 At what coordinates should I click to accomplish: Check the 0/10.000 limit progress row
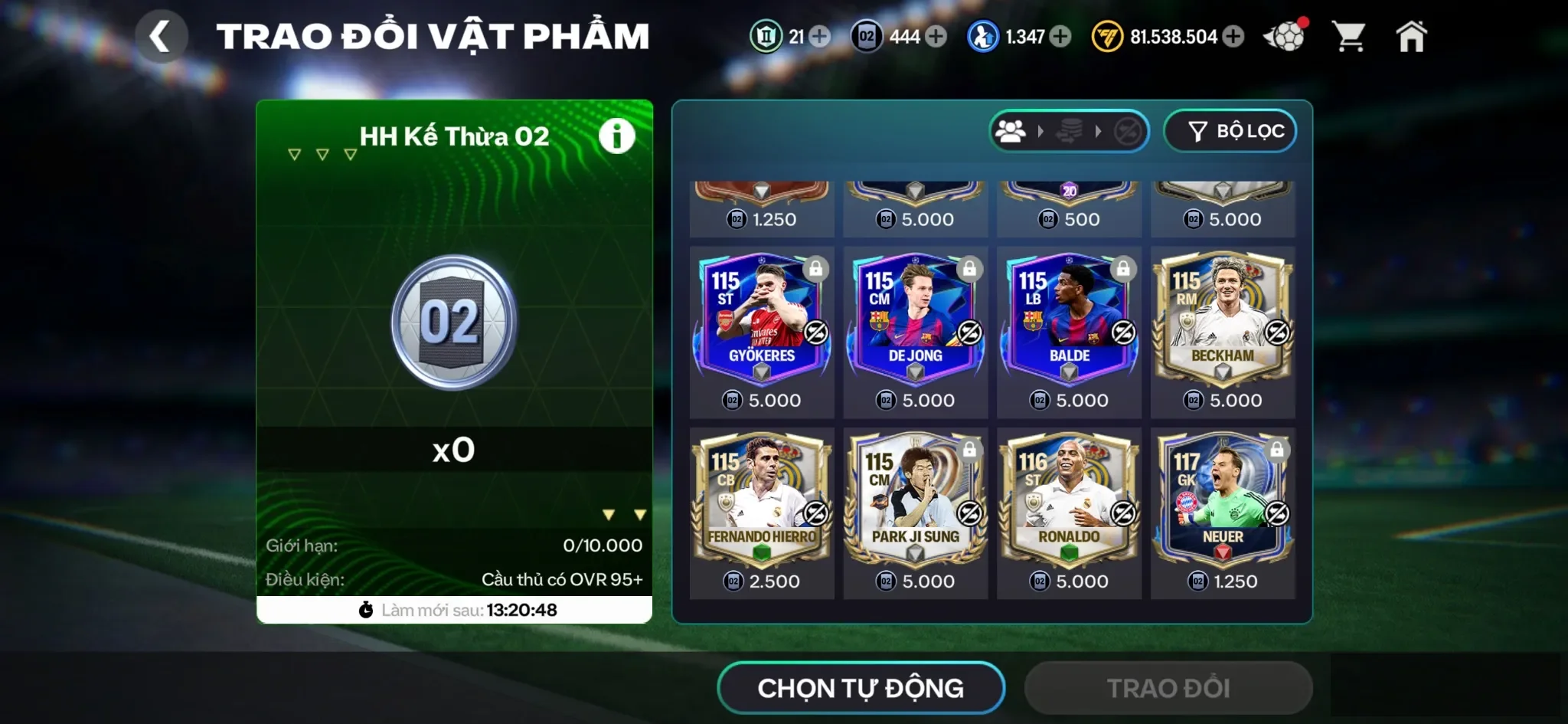tap(456, 546)
